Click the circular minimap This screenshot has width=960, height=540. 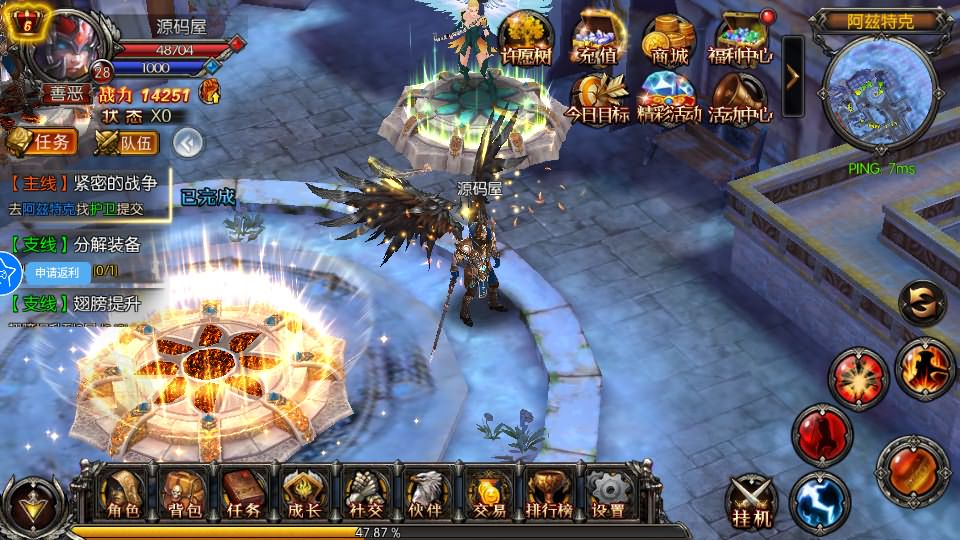click(880, 93)
